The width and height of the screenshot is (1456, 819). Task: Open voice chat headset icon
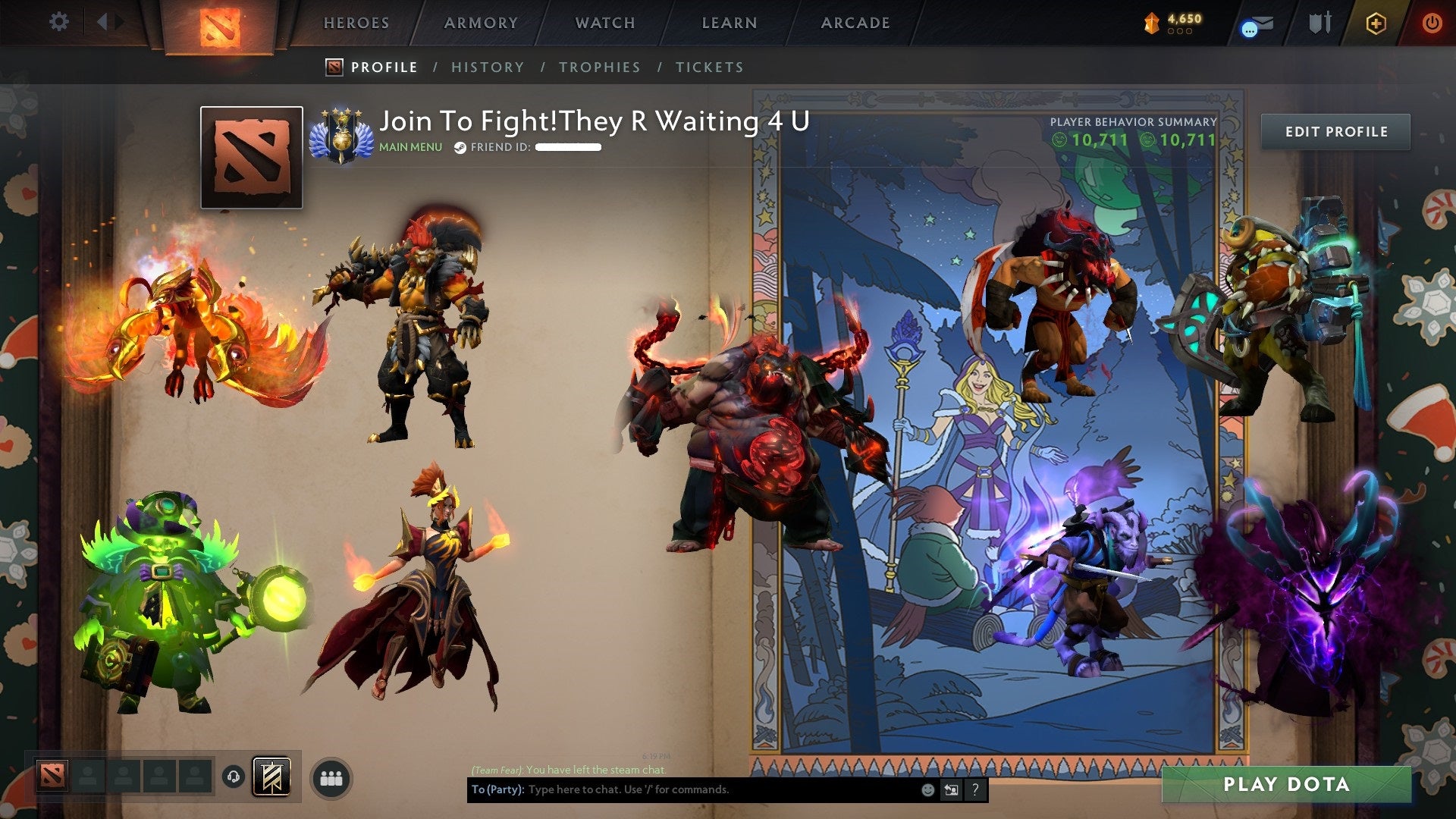point(232,777)
